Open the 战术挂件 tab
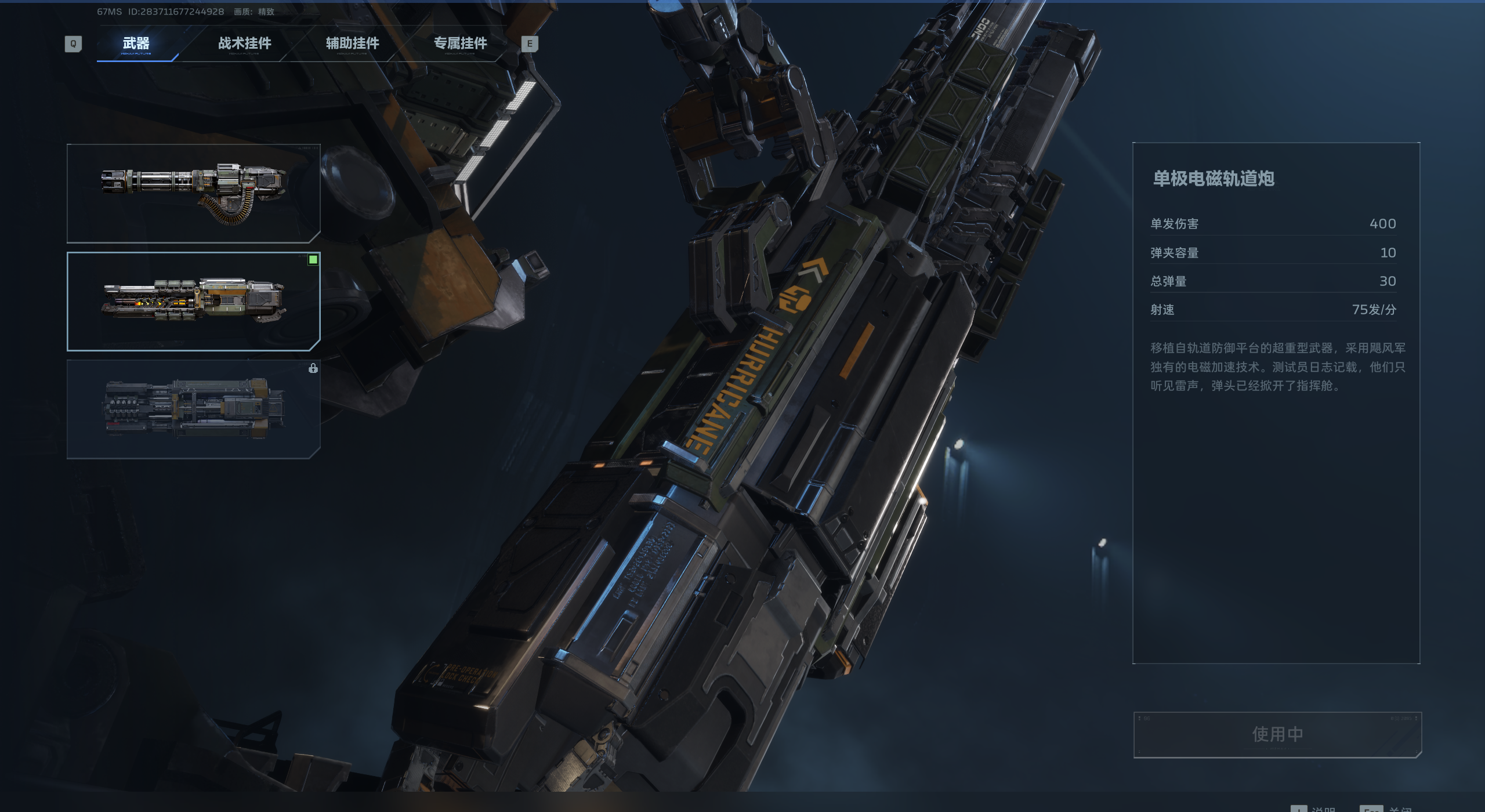This screenshot has height=812, width=1485. click(244, 43)
